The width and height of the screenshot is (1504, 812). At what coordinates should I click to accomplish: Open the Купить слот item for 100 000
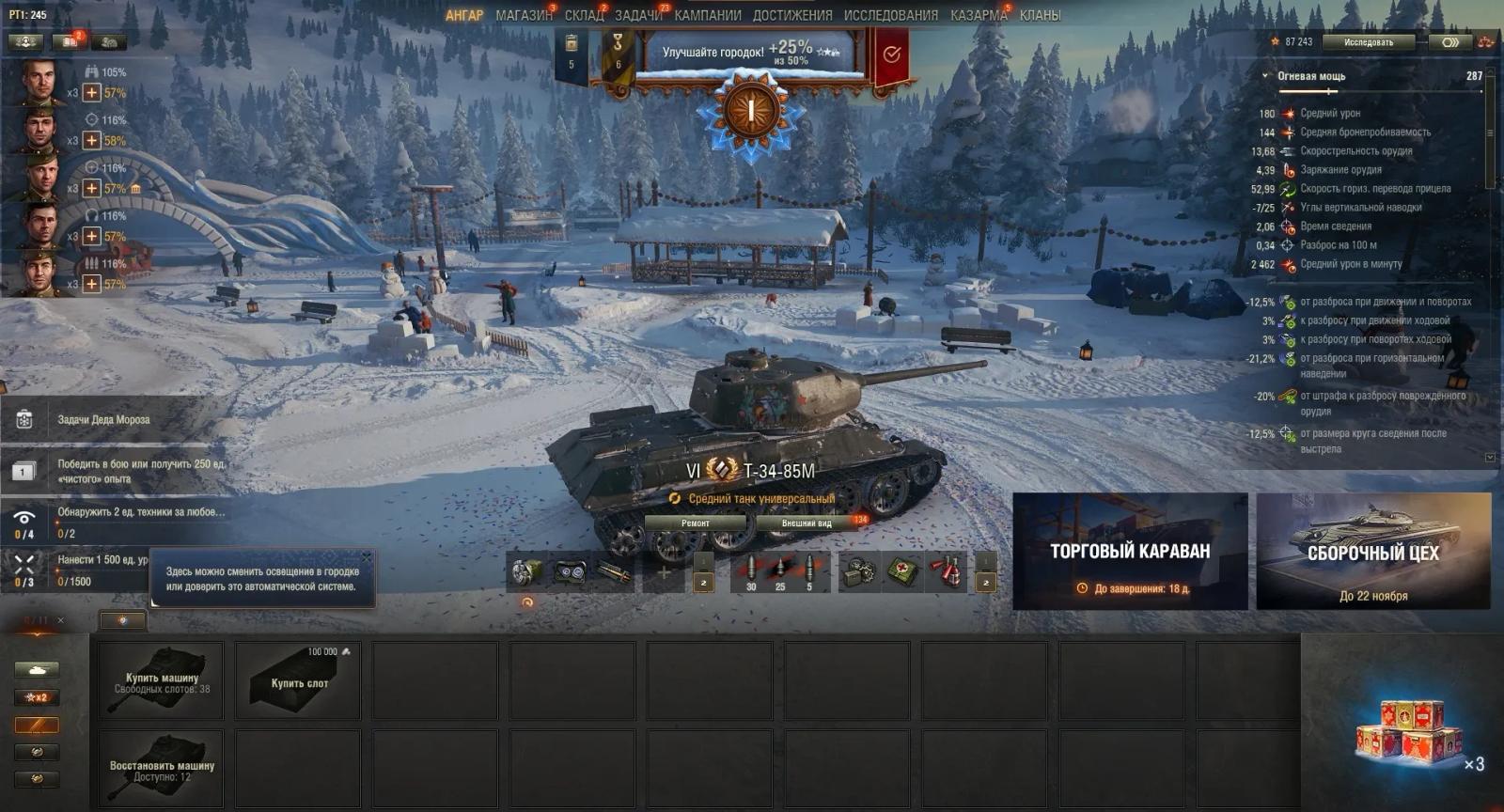[297, 680]
